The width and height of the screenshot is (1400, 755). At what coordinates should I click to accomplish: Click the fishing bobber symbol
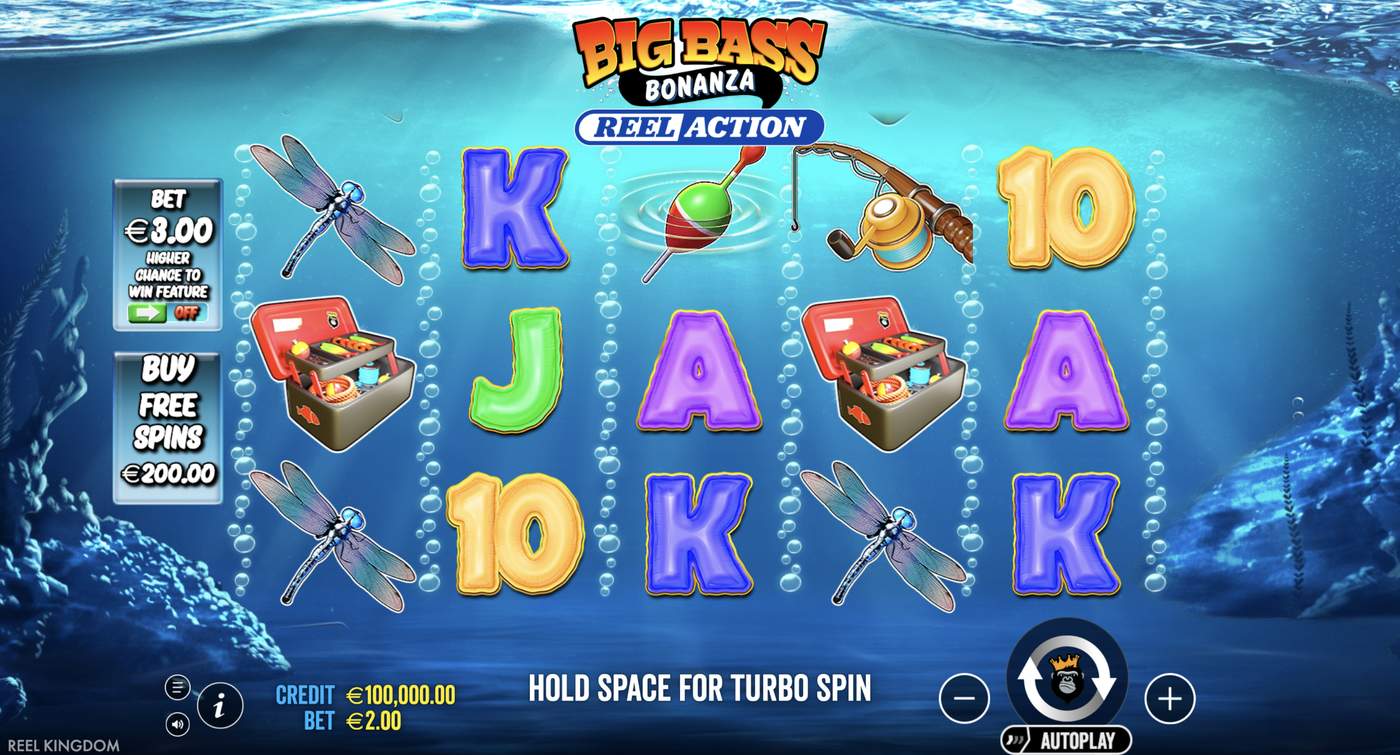tap(698, 215)
